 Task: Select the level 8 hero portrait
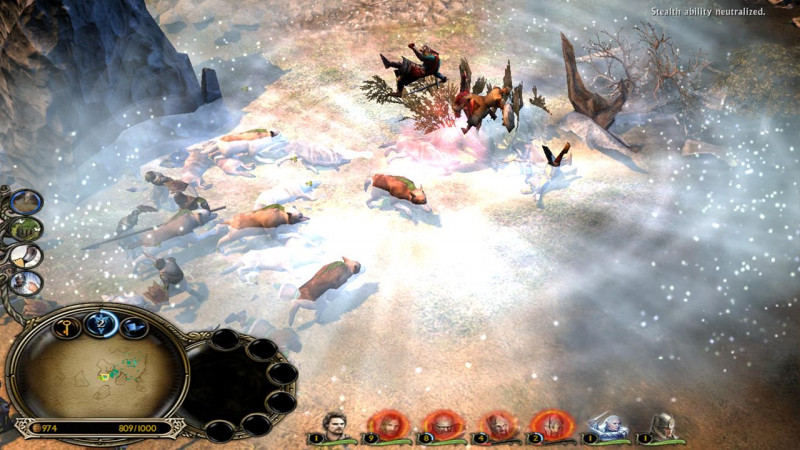(x=441, y=427)
